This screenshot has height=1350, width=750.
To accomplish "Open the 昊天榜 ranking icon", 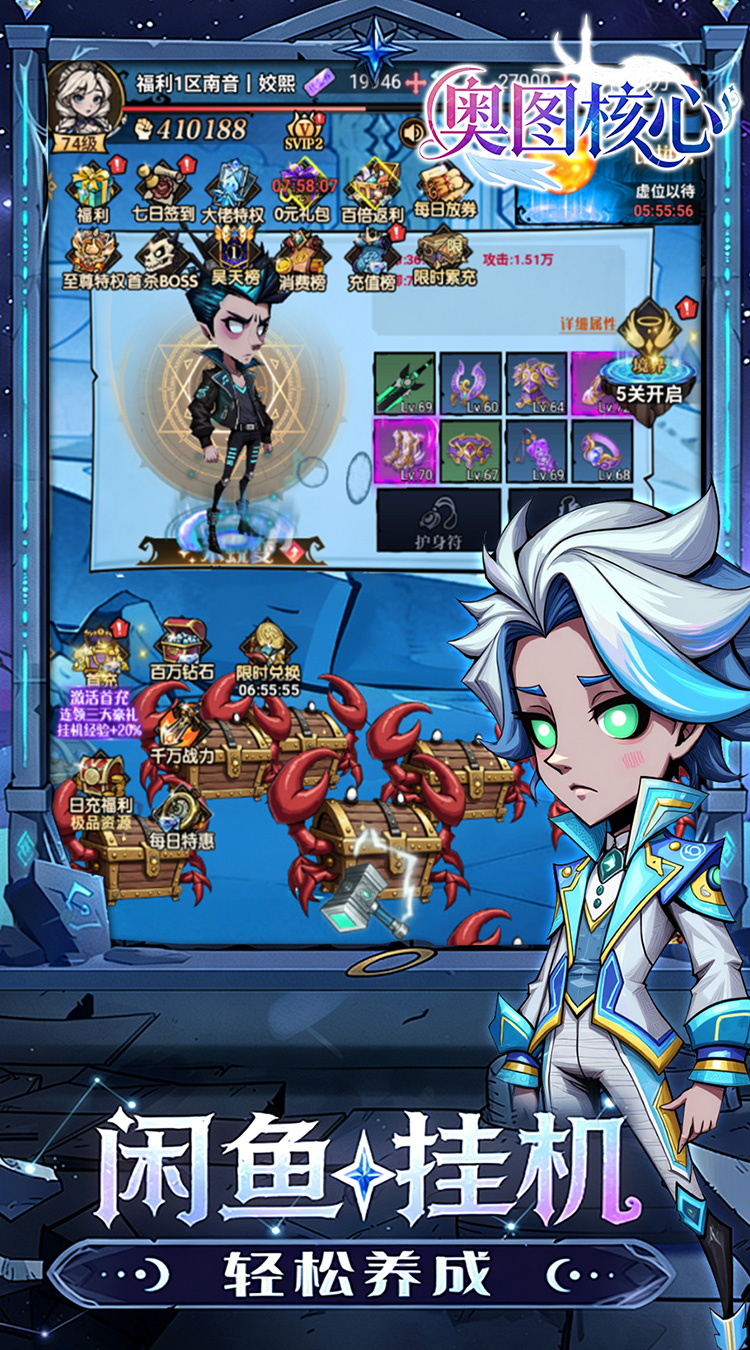I will pyautogui.click(x=232, y=256).
